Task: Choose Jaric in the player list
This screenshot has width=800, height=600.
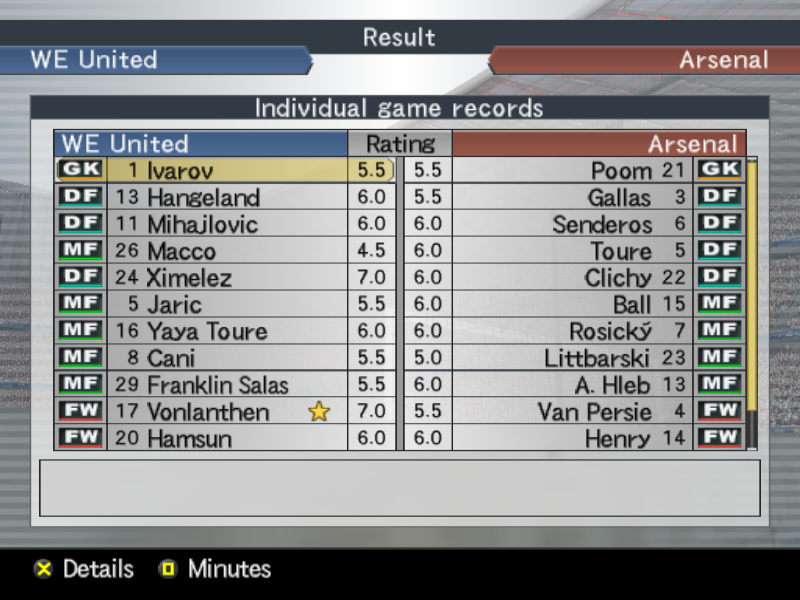Action: pyautogui.click(x=200, y=305)
